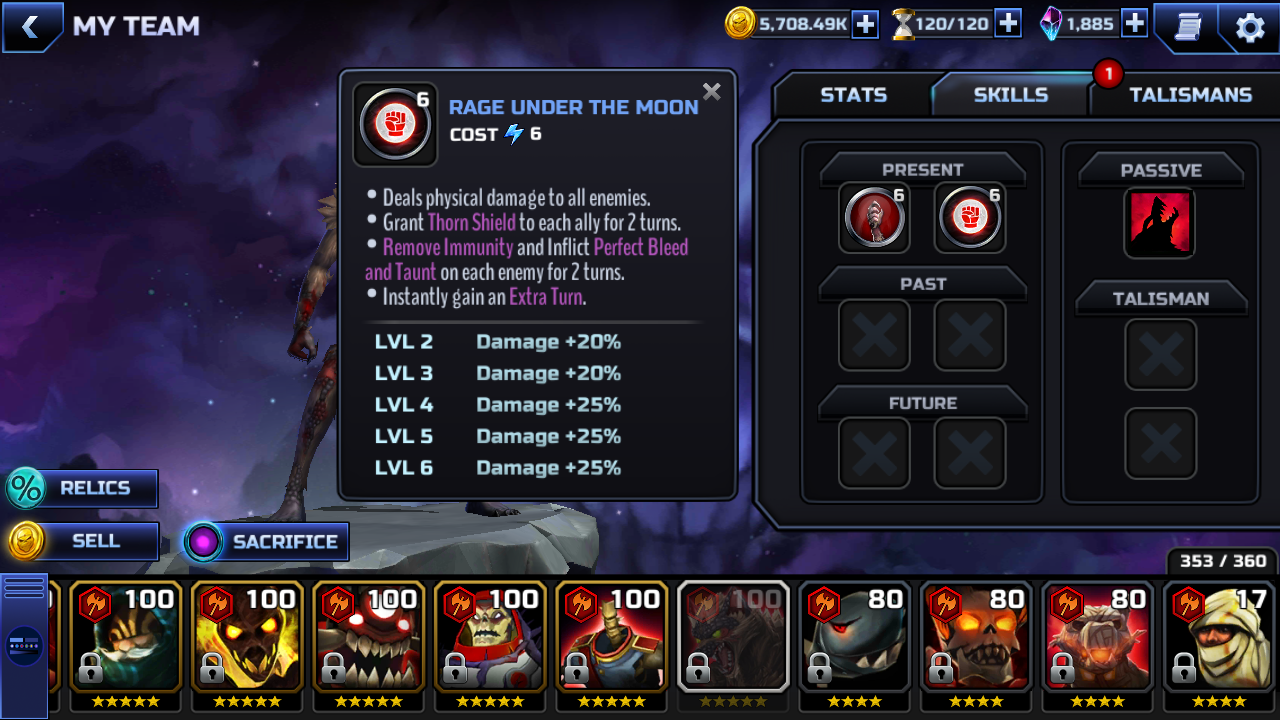Open the Relics menu
1280x720 pixels.
coord(83,488)
